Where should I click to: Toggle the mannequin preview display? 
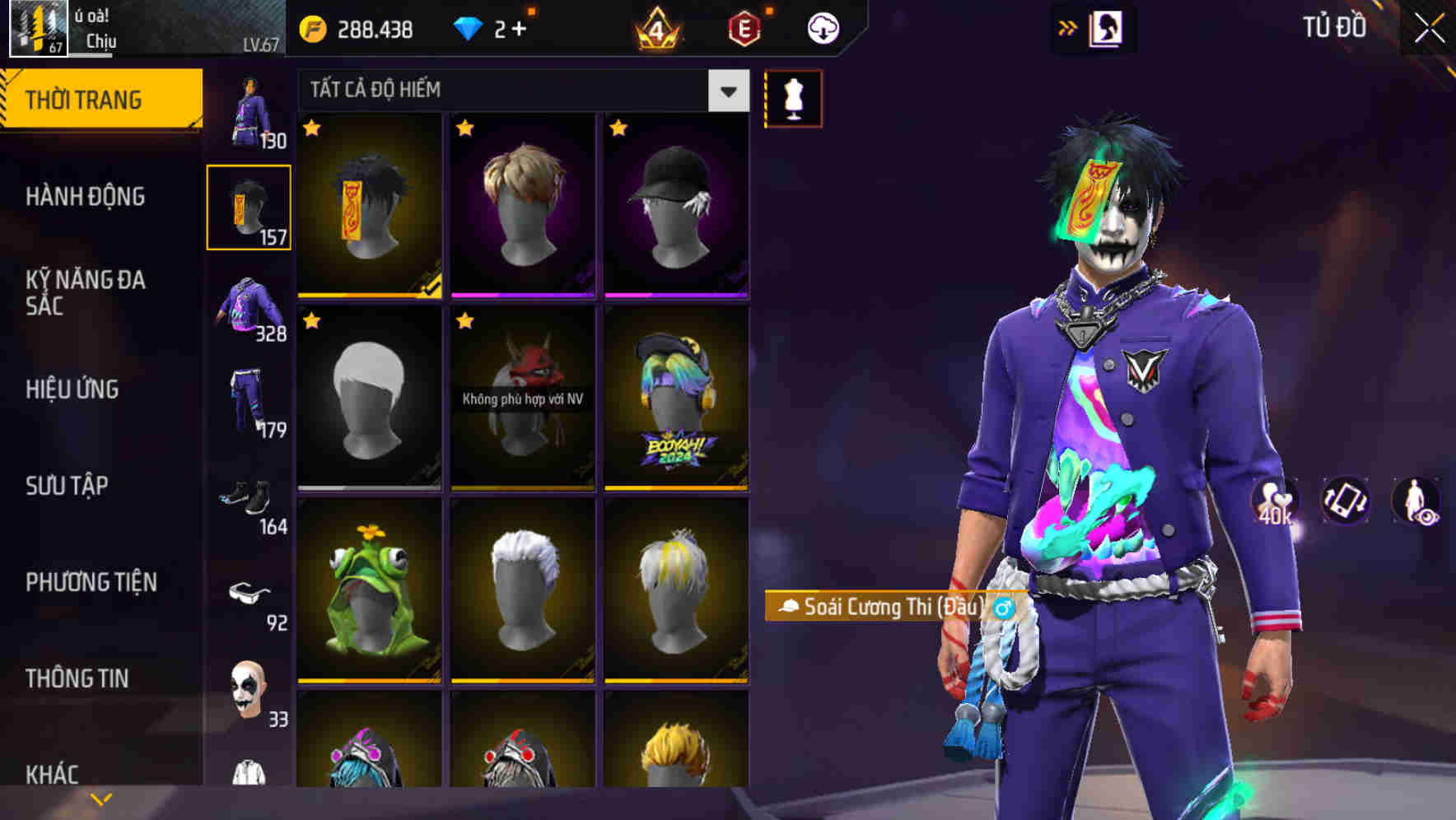[793, 97]
